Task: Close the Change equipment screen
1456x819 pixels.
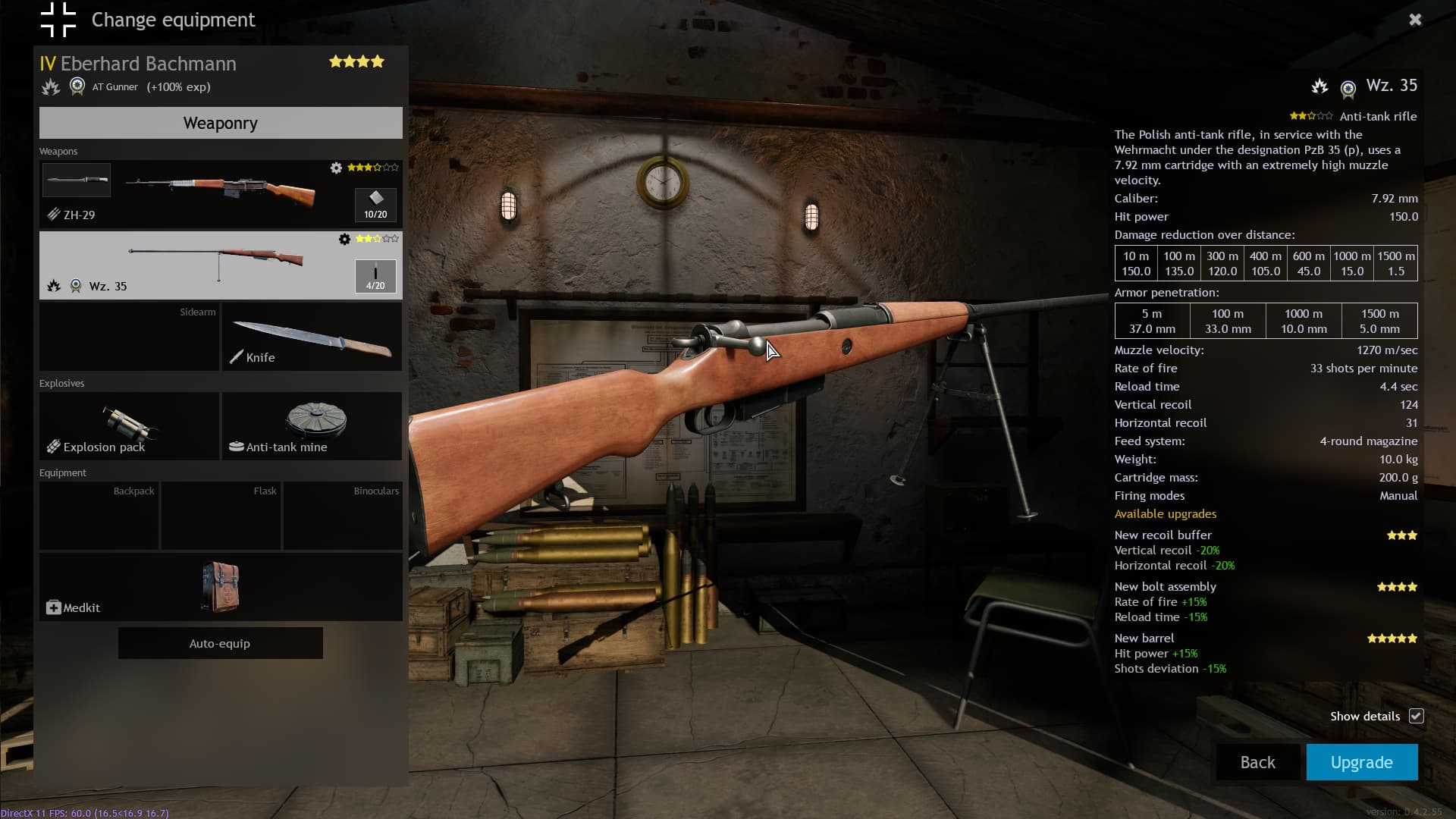Action: click(1415, 20)
